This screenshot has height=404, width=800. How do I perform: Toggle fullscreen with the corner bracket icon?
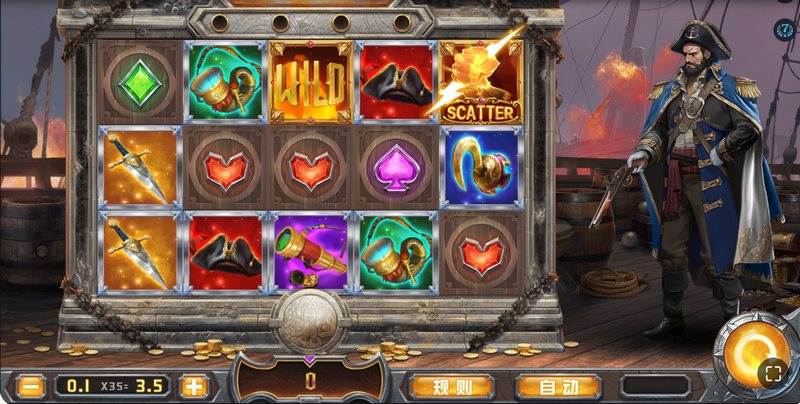click(x=772, y=373)
